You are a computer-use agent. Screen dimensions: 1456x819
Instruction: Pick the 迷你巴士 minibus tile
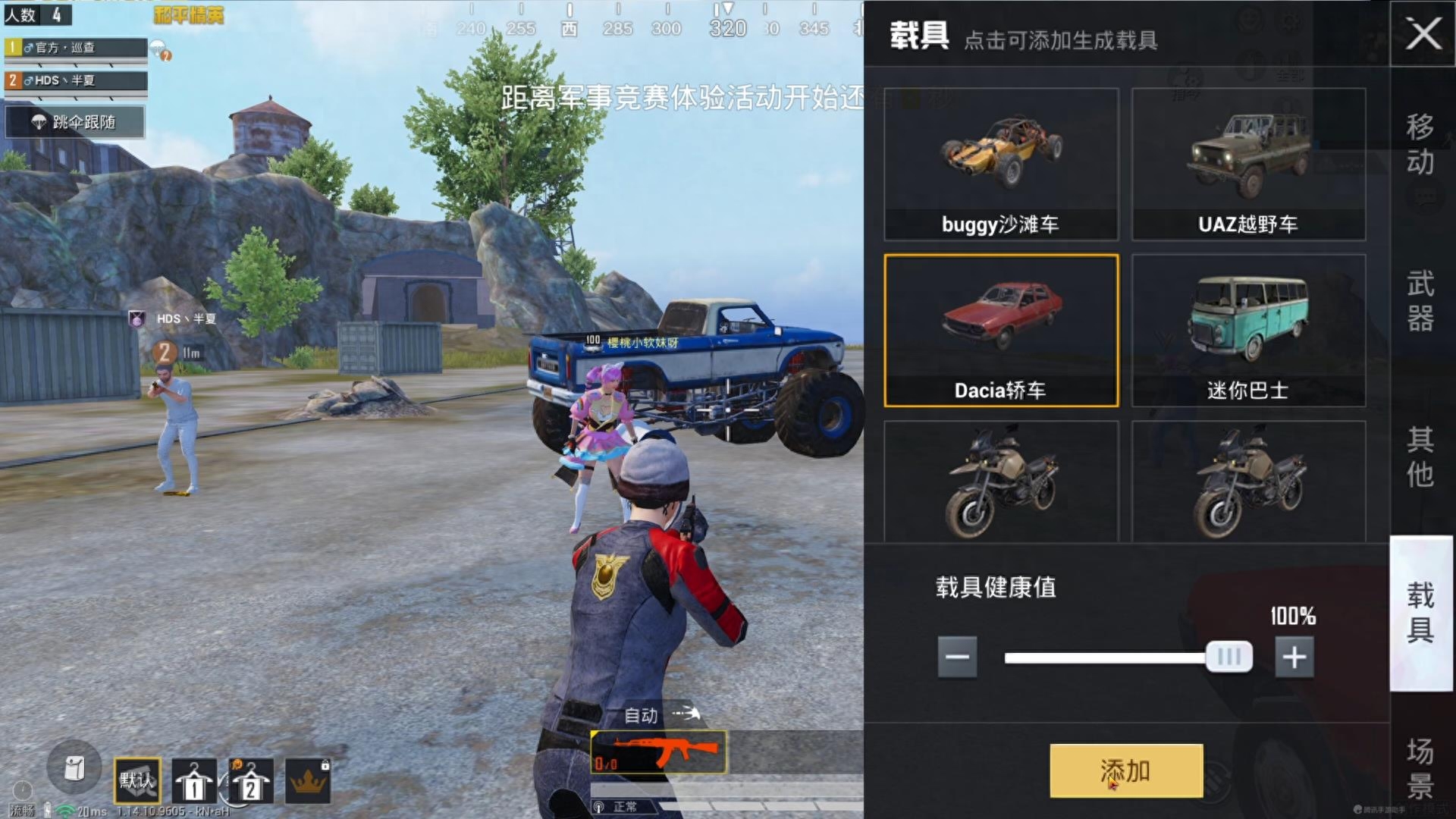(x=1248, y=331)
